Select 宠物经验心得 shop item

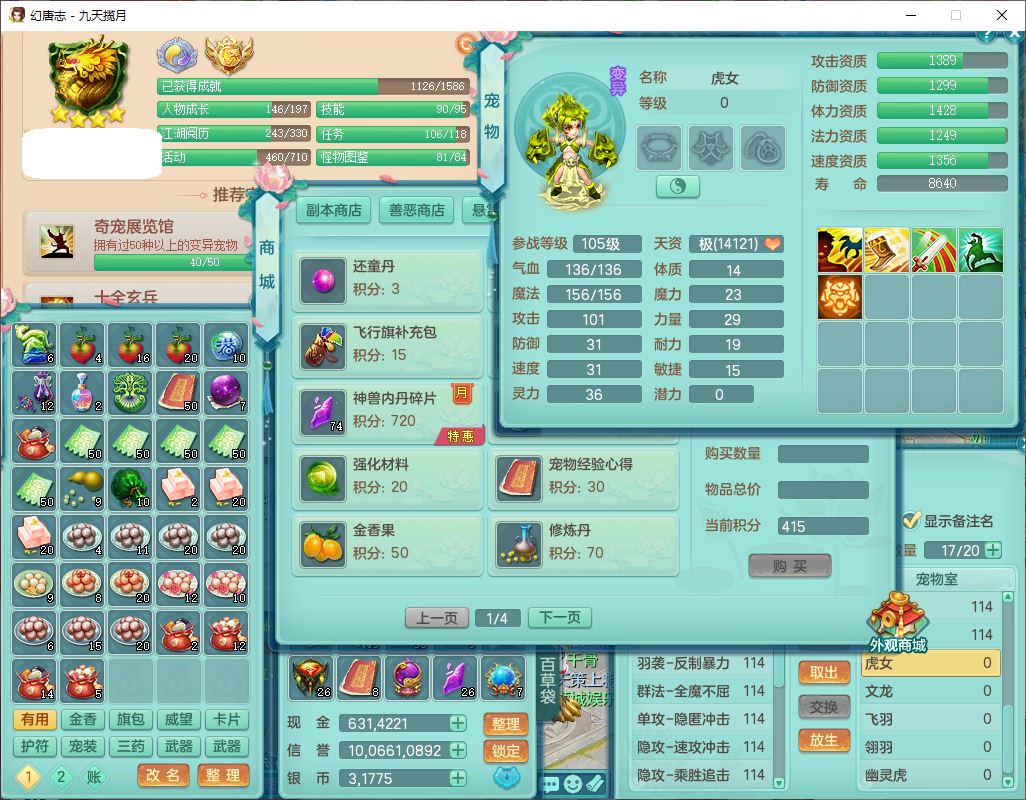(x=584, y=476)
